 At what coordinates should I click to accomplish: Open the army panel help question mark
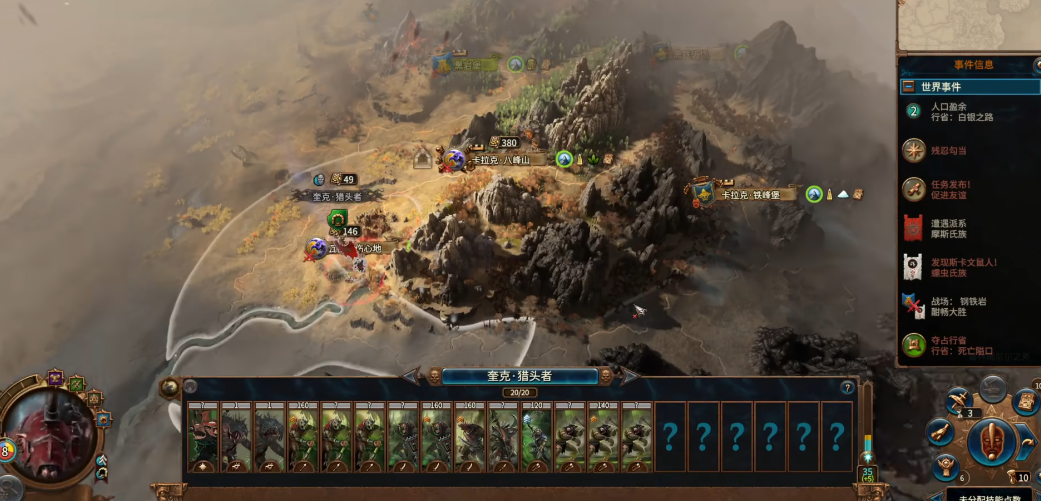[847, 388]
